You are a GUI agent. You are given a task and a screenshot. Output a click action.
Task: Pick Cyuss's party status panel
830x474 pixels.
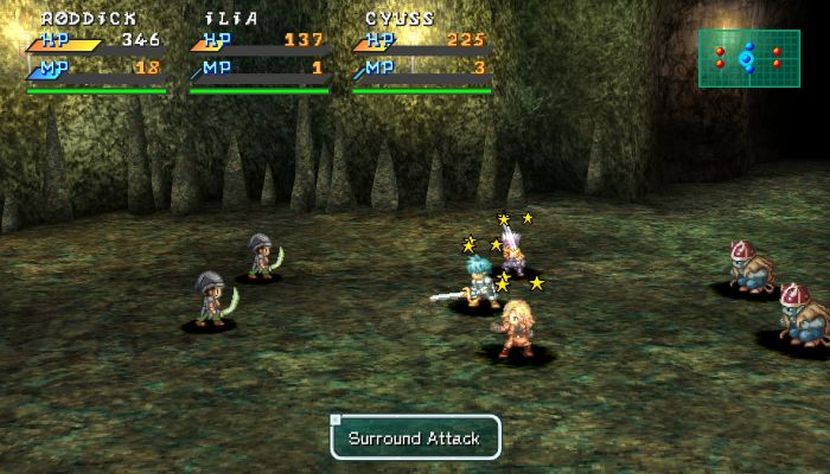(x=421, y=54)
